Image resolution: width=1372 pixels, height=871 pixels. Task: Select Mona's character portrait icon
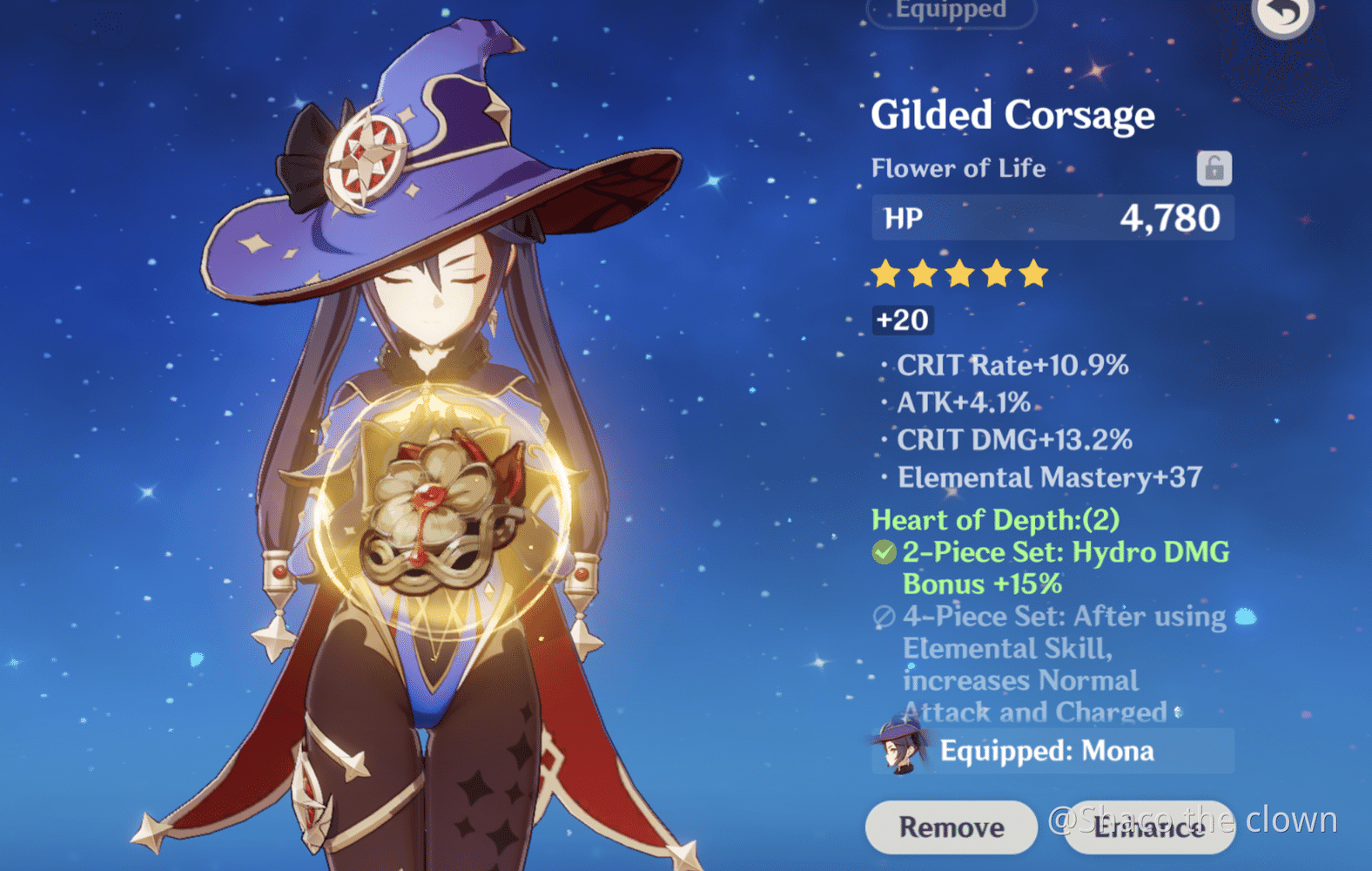pos(898,747)
